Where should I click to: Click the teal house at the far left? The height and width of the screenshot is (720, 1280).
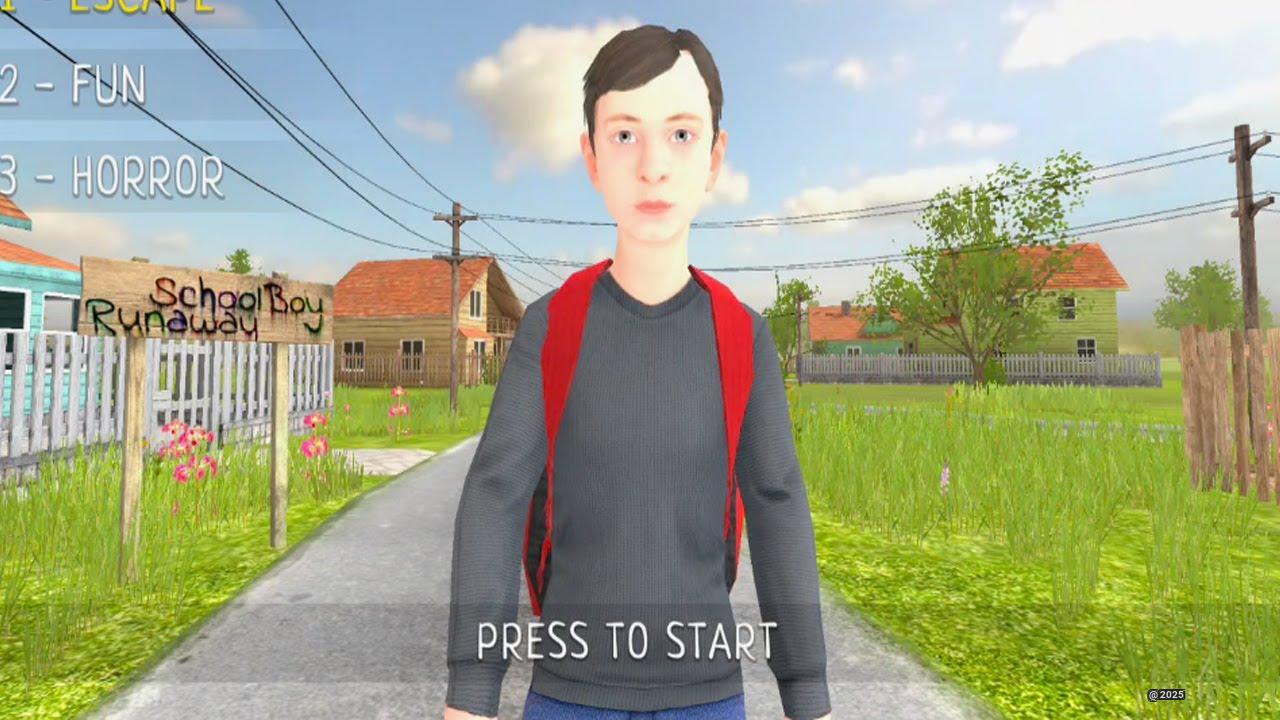point(35,290)
